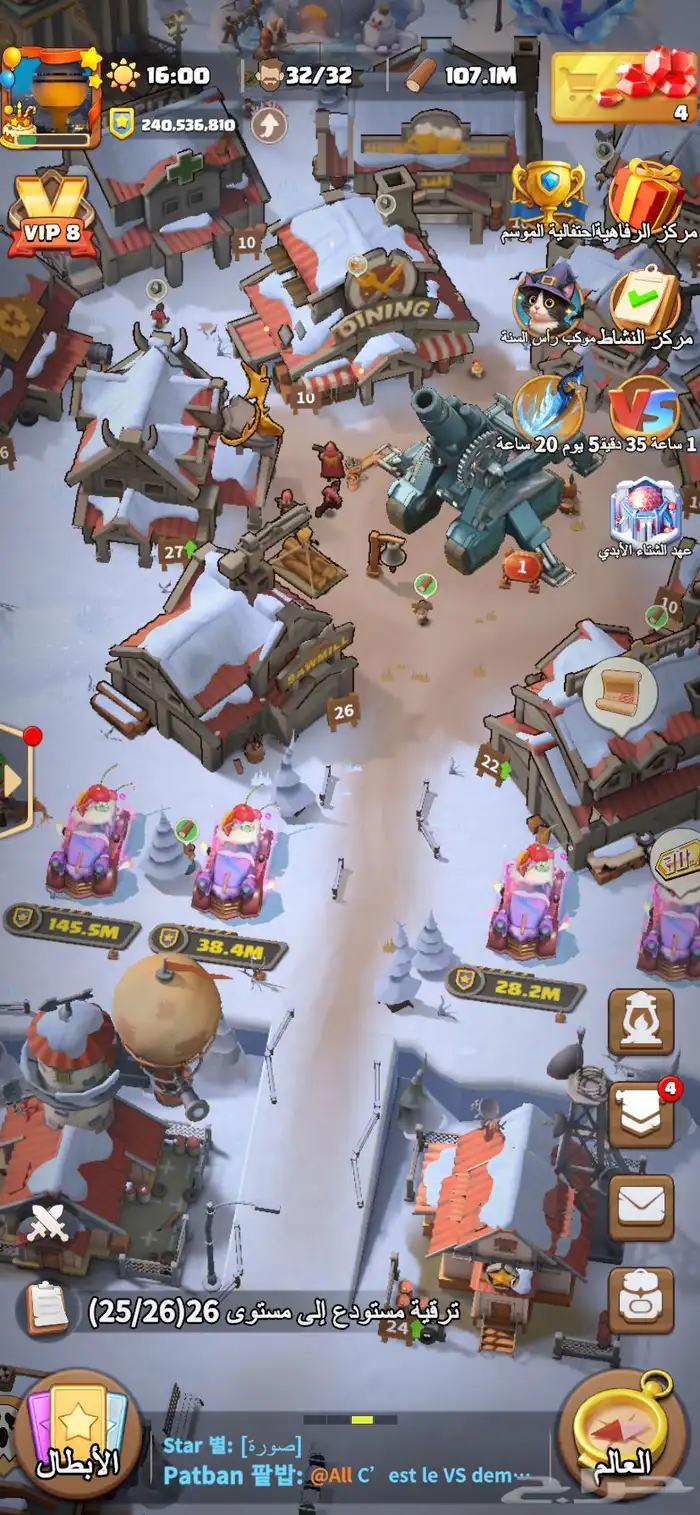The image size is (700, 1515).
Task: Open the Heroes cards menu
Action: (78, 1436)
